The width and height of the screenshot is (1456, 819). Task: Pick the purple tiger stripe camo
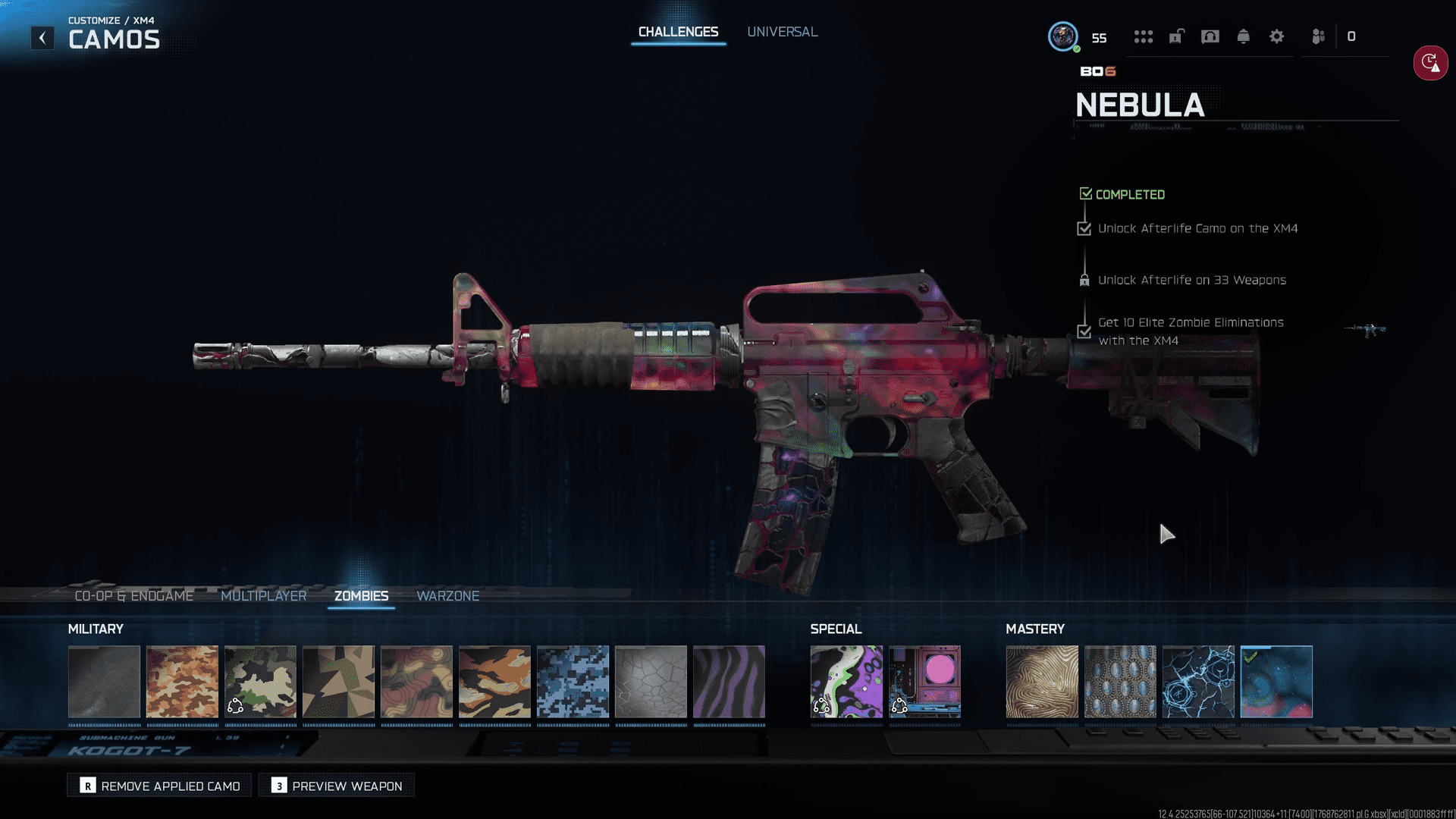[729, 682]
